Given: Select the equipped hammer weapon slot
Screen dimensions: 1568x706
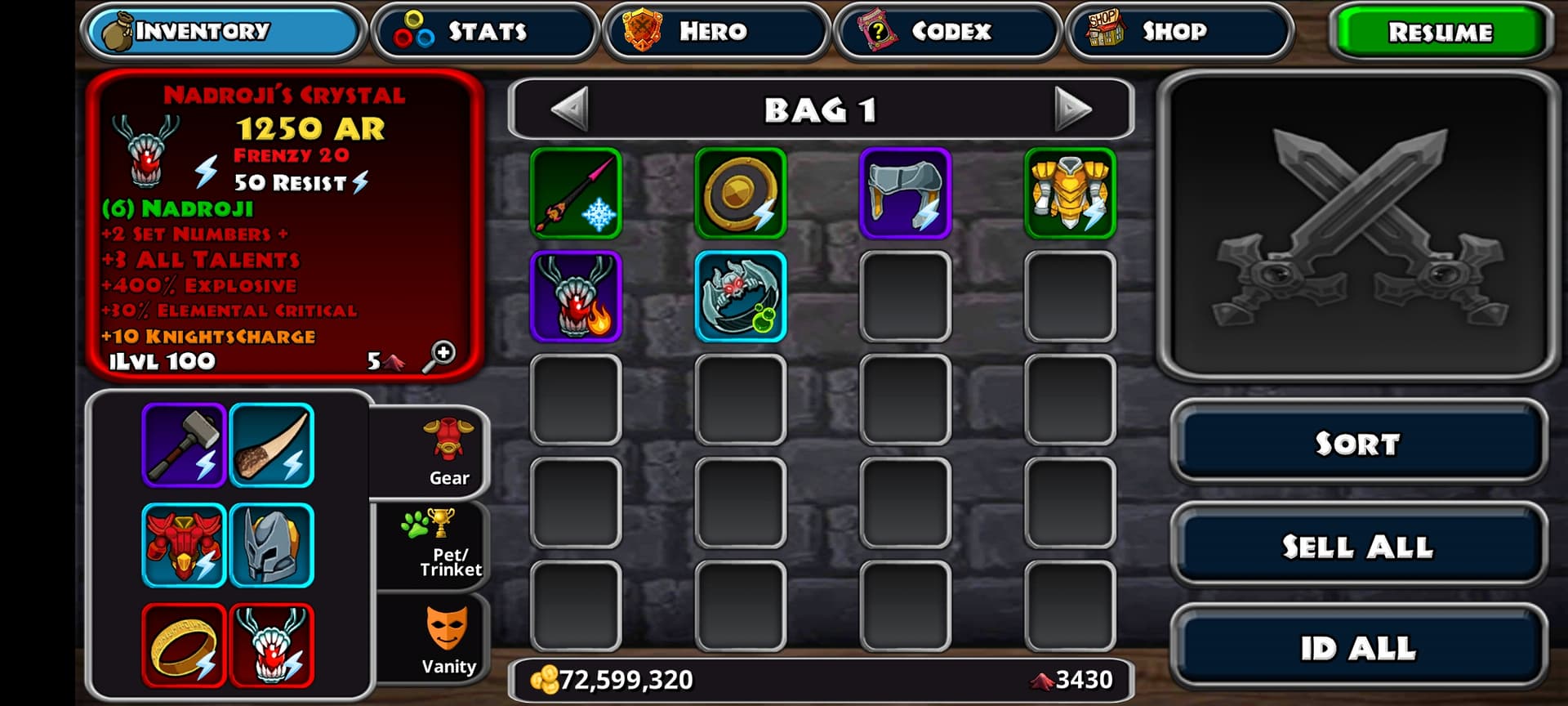Looking at the screenshot, I should (x=184, y=445).
